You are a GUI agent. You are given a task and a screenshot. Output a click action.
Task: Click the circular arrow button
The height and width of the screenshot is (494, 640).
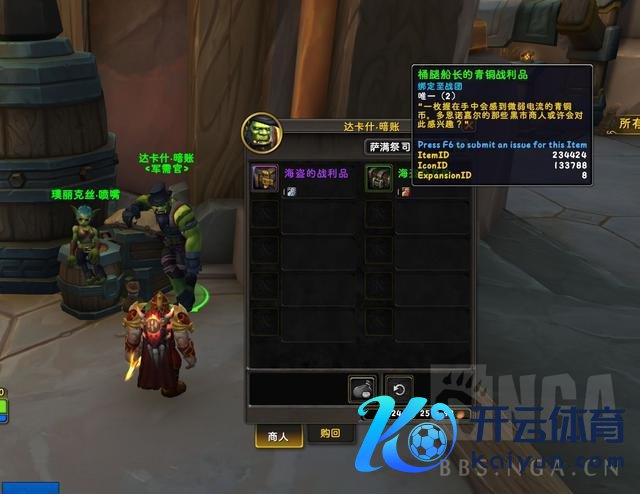point(400,389)
